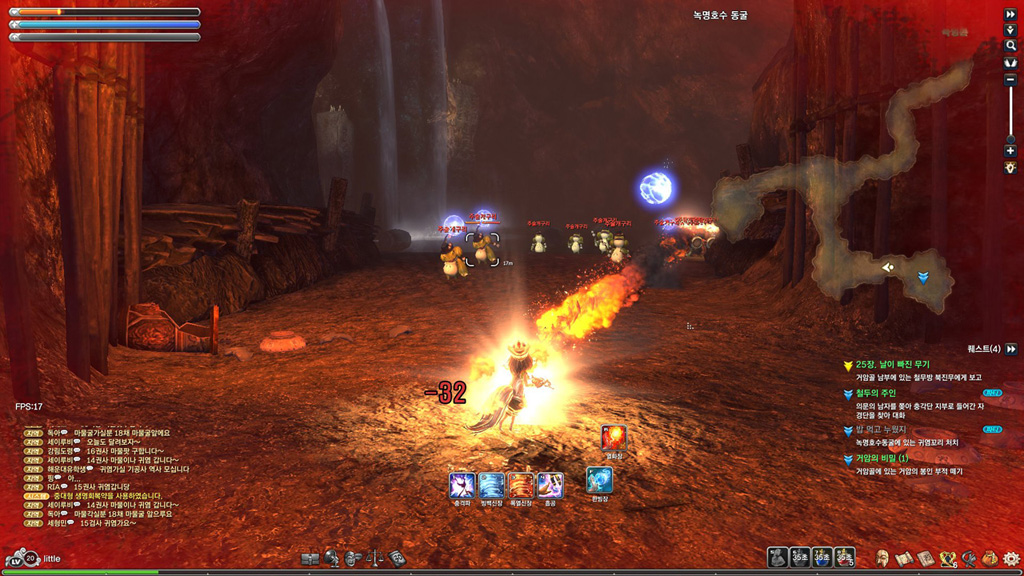This screenshot has height=576, width=1024.
Task: Open the scroll icon in bottom menu
Action: pyautogui.click(x=904, y=558)
